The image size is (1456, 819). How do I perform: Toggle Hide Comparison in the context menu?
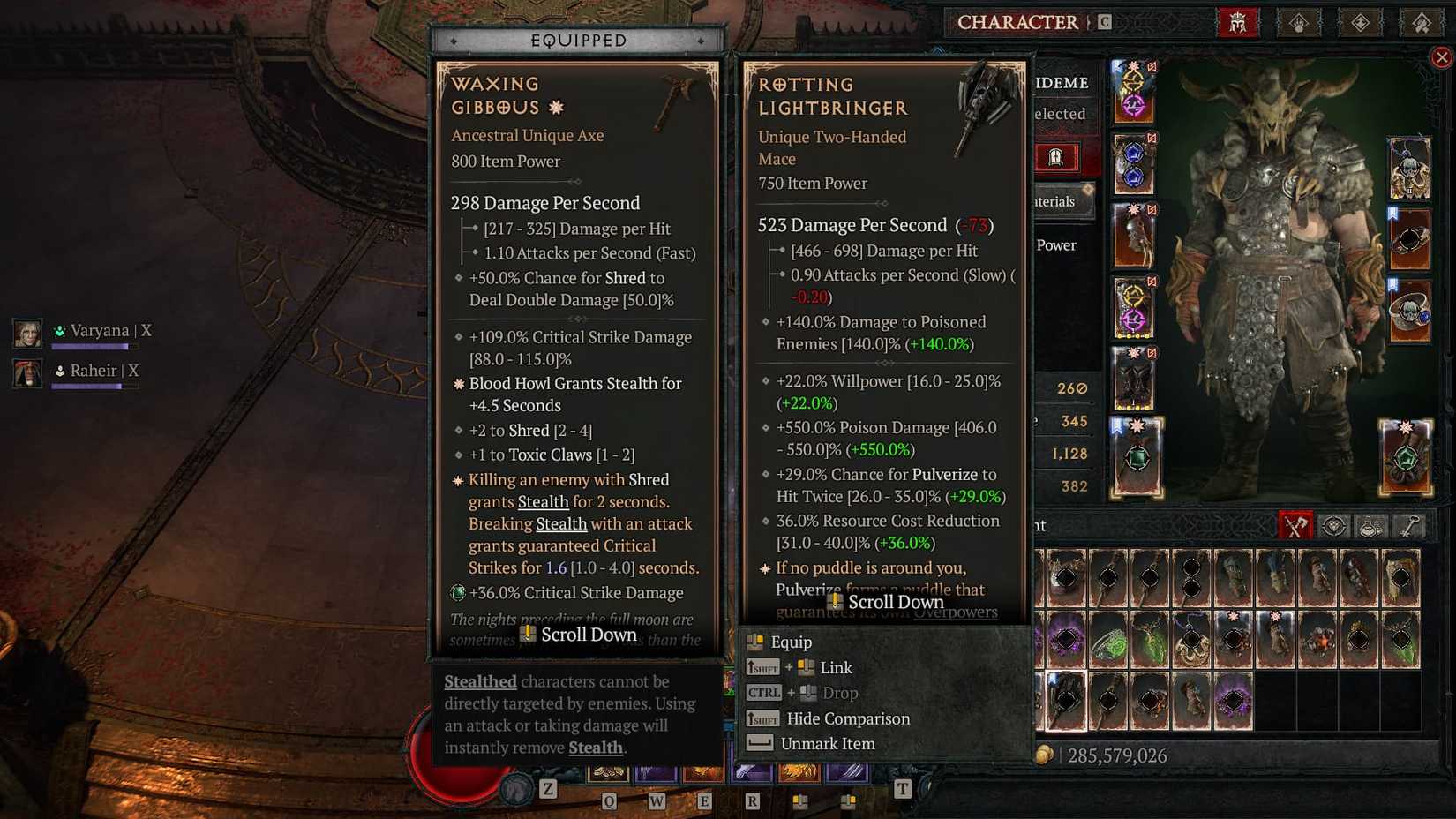click(x=848, y=718)
